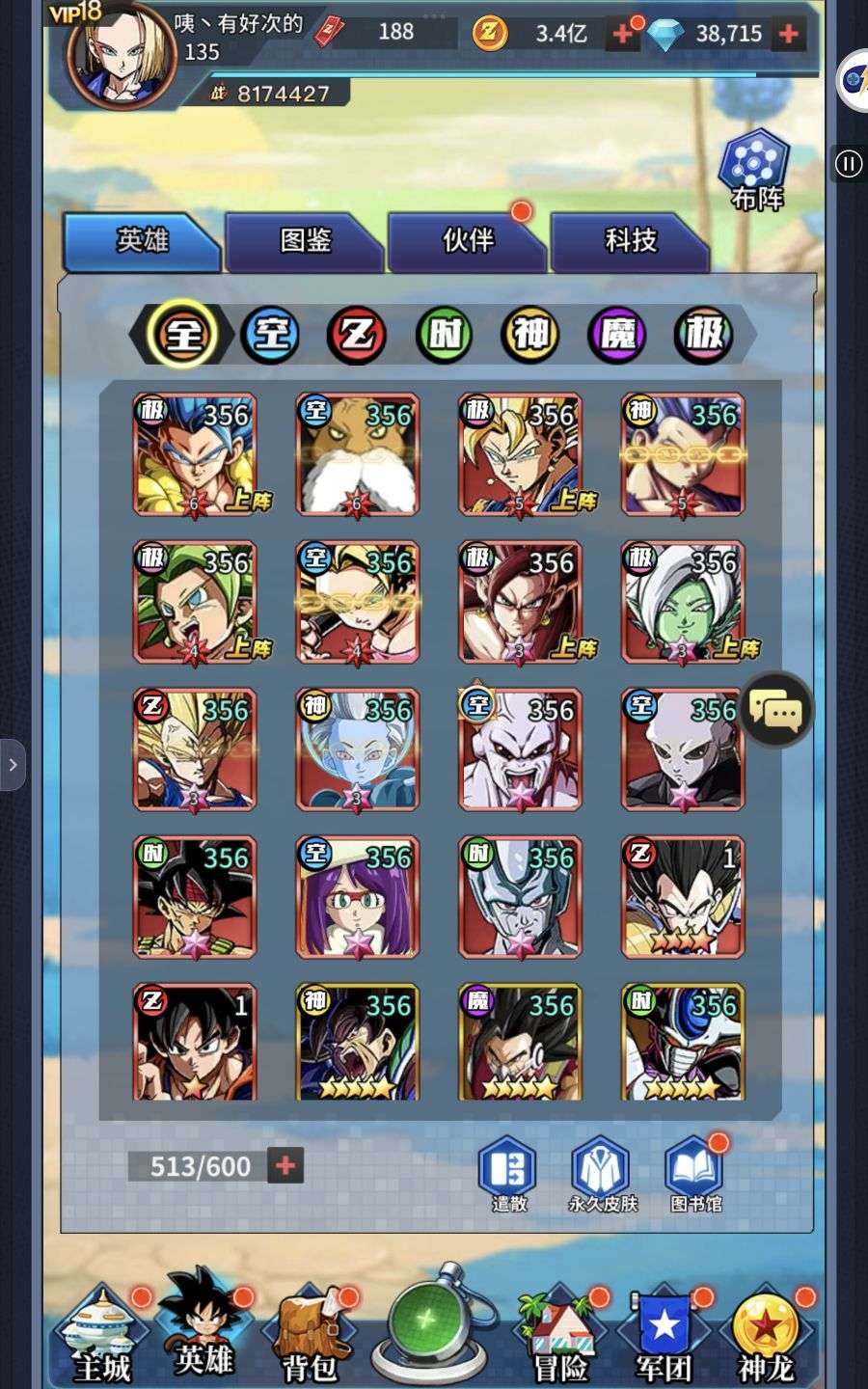Go to 主城 main city
The width and height of the screenshot is (868, 1389).
101,1336
